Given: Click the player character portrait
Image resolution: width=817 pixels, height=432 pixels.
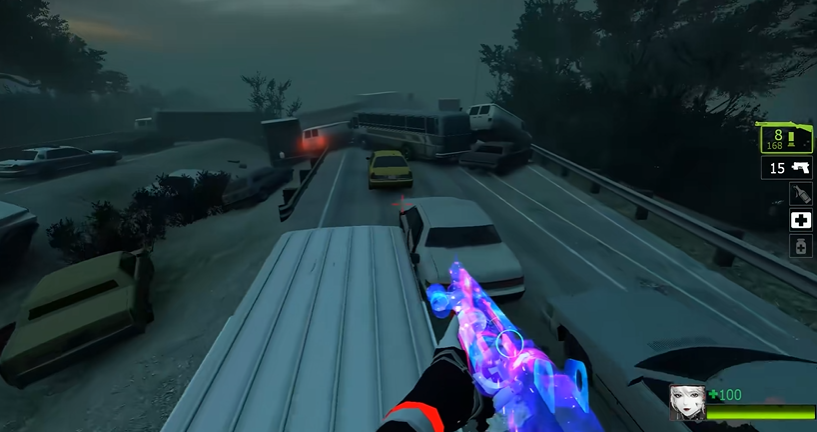Looking at the screenshot, I should 687,402.
